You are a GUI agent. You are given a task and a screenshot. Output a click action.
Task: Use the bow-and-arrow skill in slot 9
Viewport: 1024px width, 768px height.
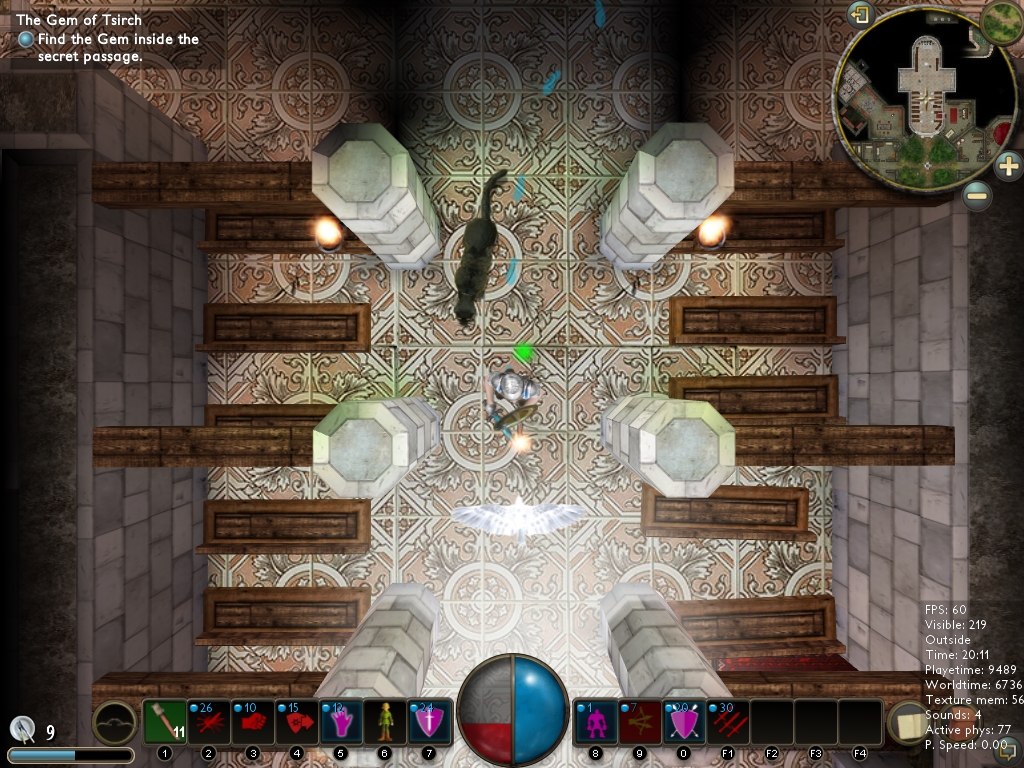[640, 721]
